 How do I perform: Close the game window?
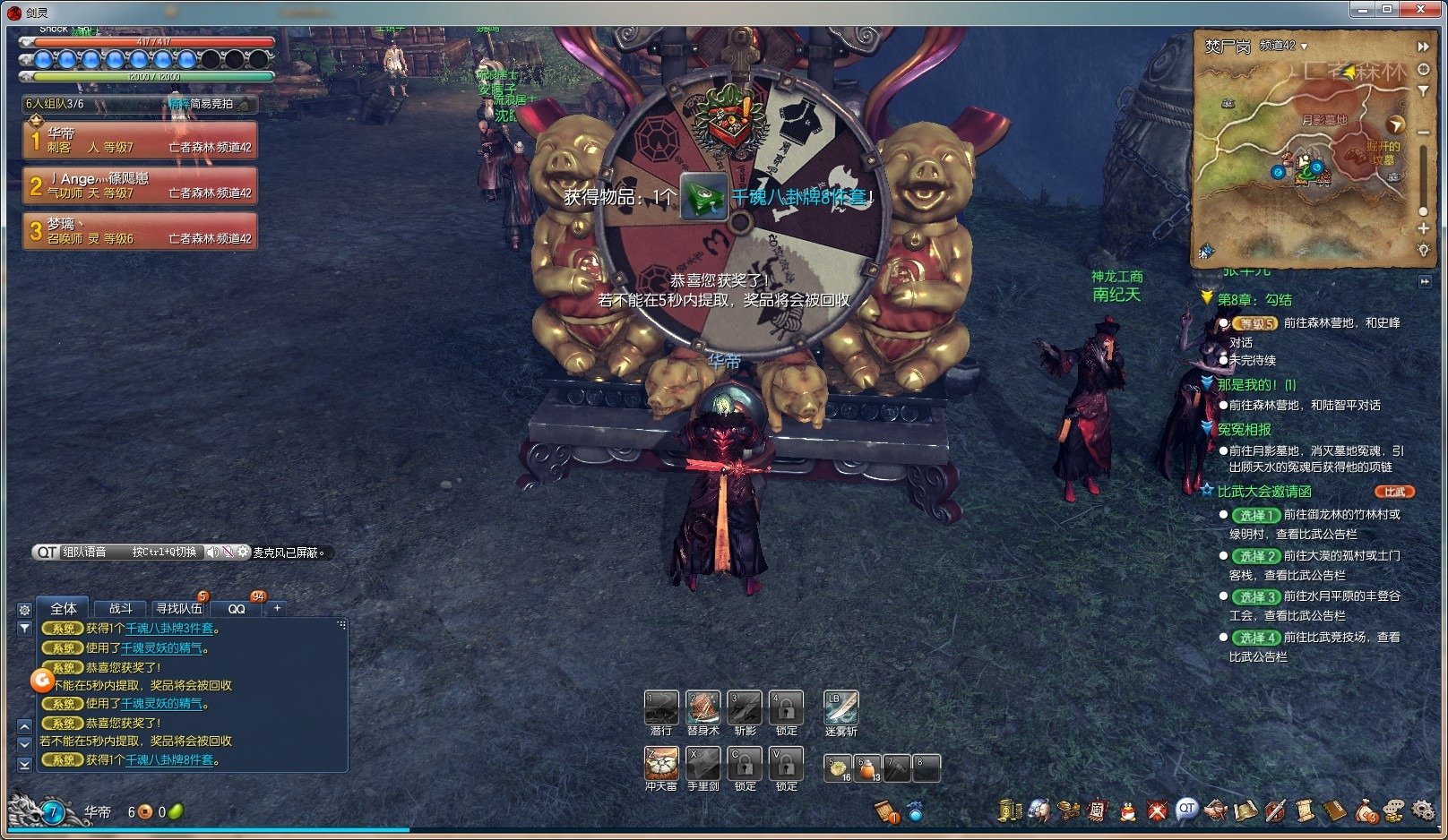click(x=1422, y=9)
